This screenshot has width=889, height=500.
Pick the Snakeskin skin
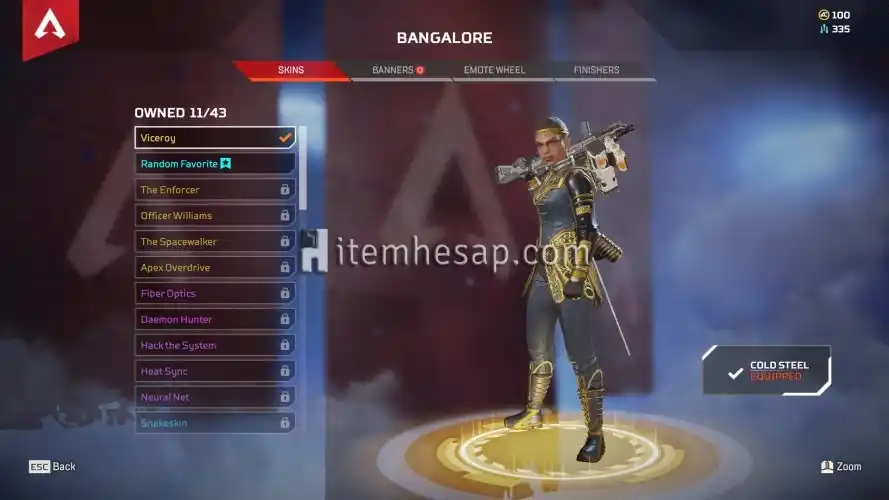click(x=214, y=424)
